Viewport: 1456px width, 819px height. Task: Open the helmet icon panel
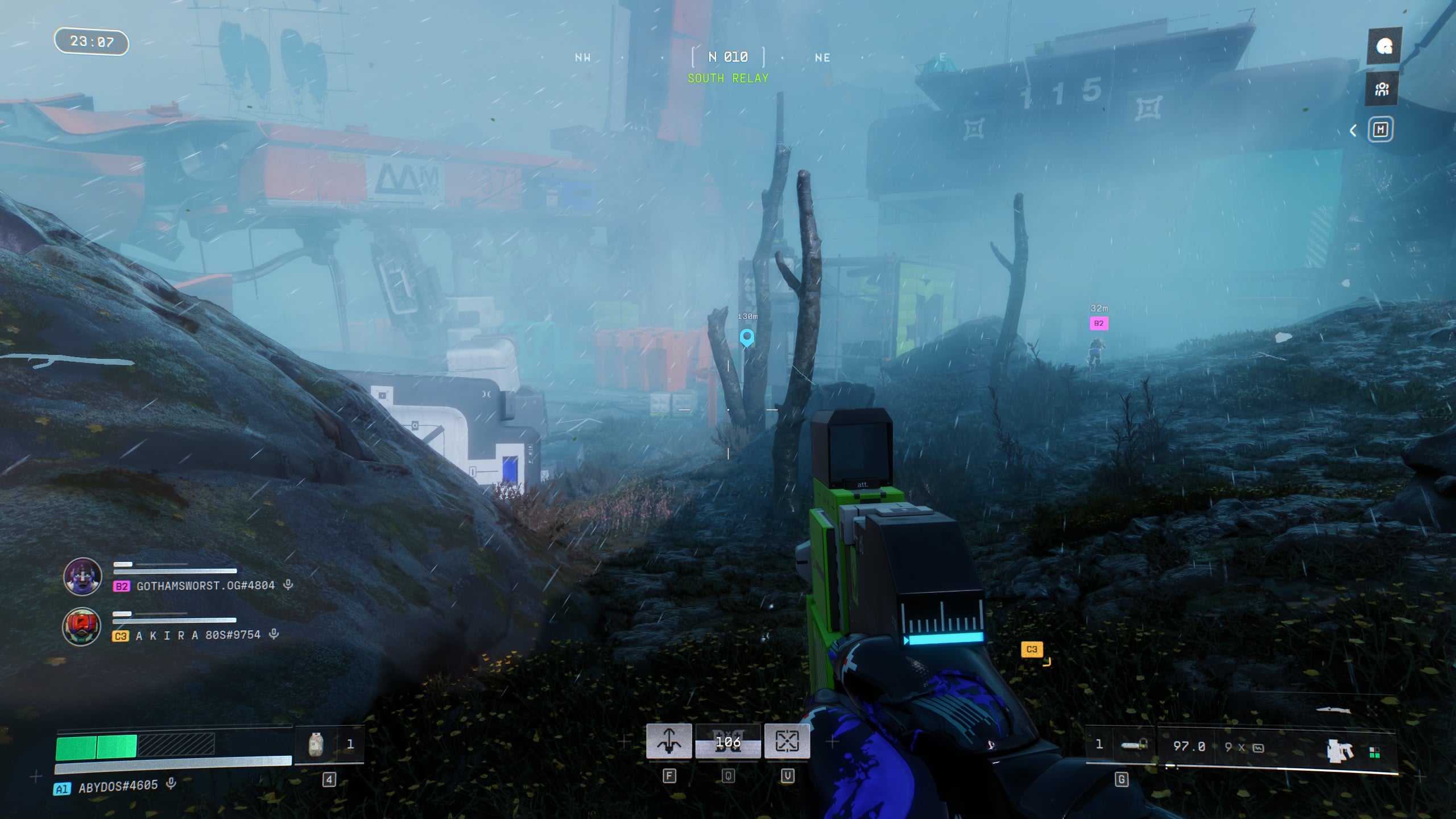click(1384, 46)
